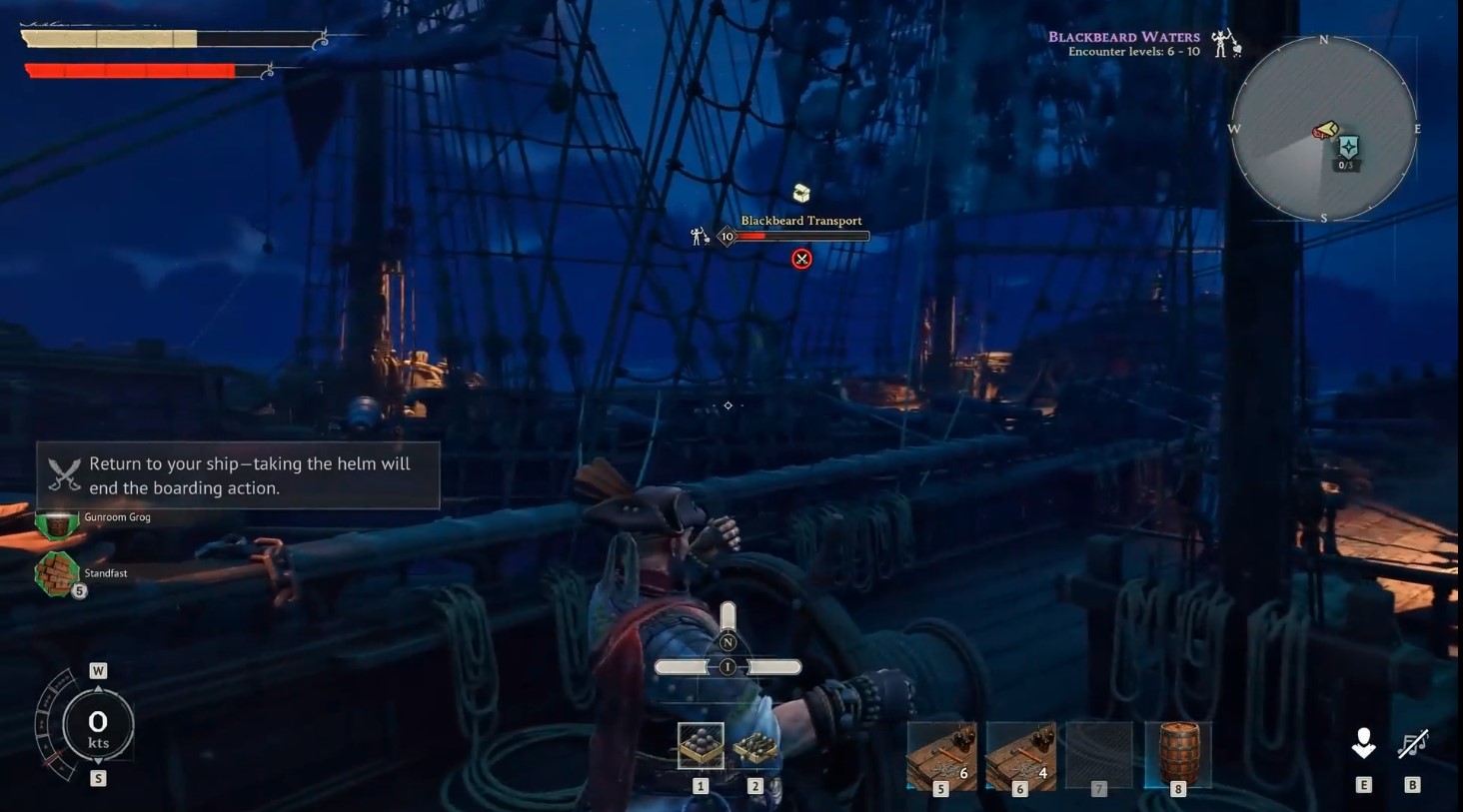Click the skeleton emblem beside Blackbeard Waters
Image resolution: width=1463 pixels, height=812 pixels.
1219,44
